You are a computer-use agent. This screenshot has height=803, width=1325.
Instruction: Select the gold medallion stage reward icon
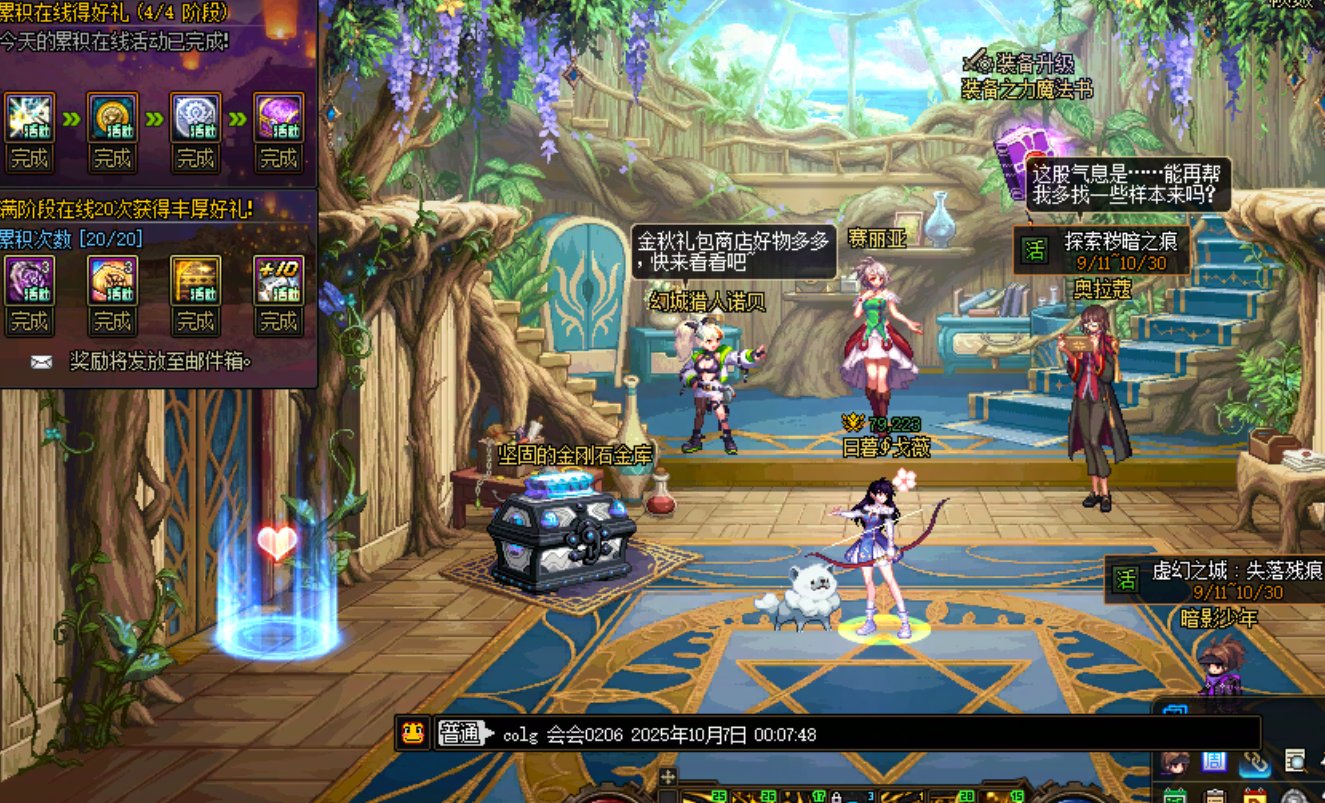click(112, 118)
